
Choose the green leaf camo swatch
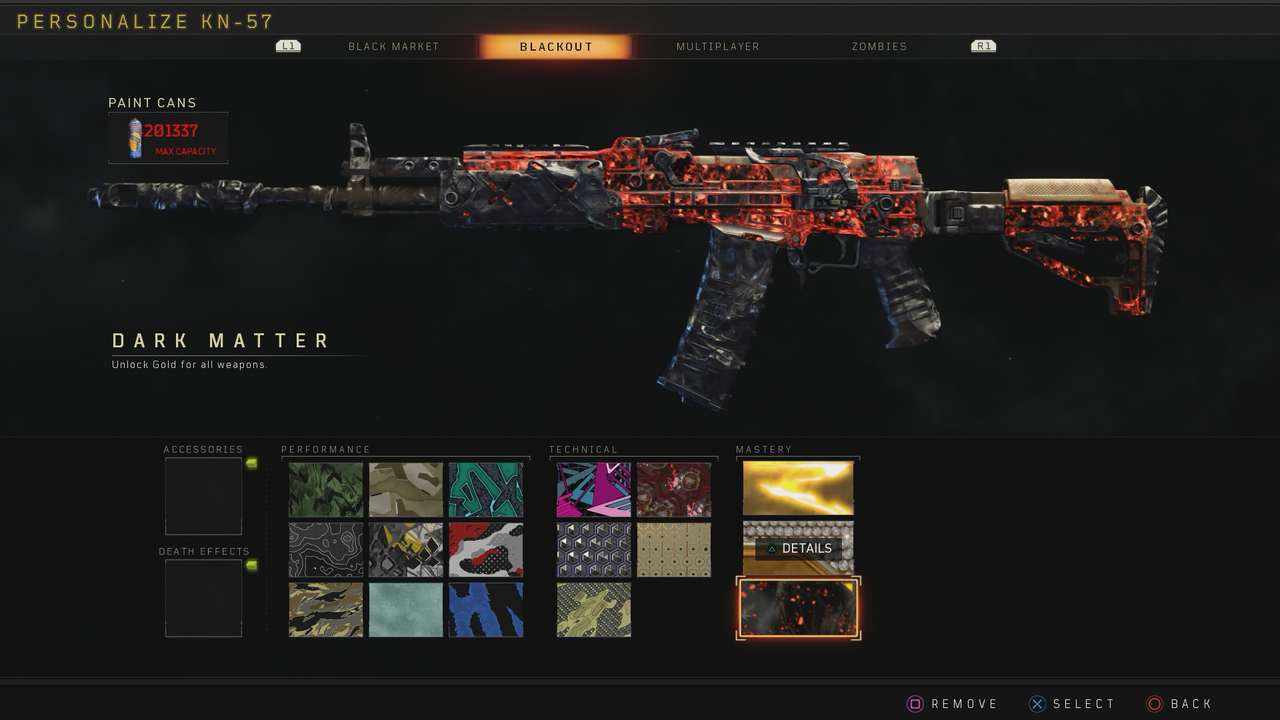326,489
